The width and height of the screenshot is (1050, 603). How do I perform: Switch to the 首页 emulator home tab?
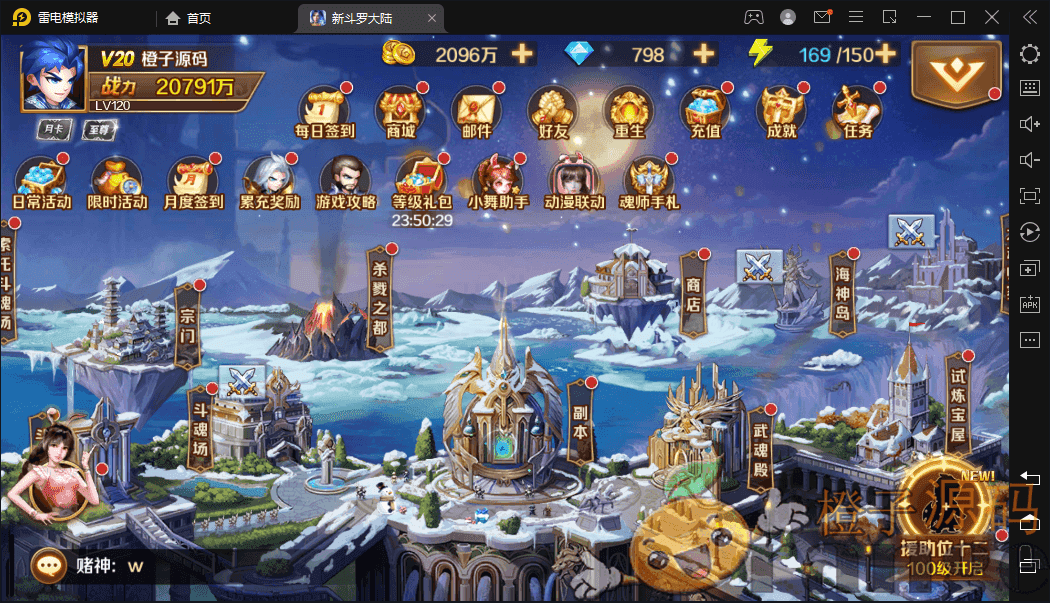pos(189,17)
